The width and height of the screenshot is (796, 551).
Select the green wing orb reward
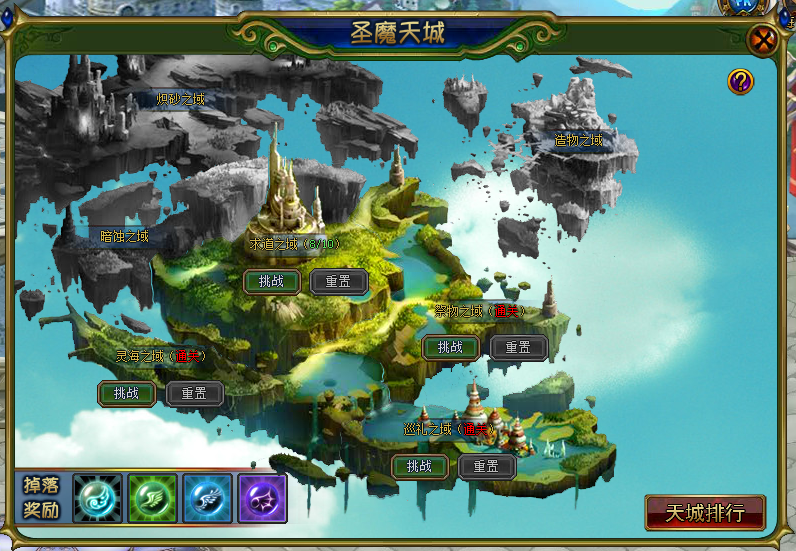tap(152, 498)
